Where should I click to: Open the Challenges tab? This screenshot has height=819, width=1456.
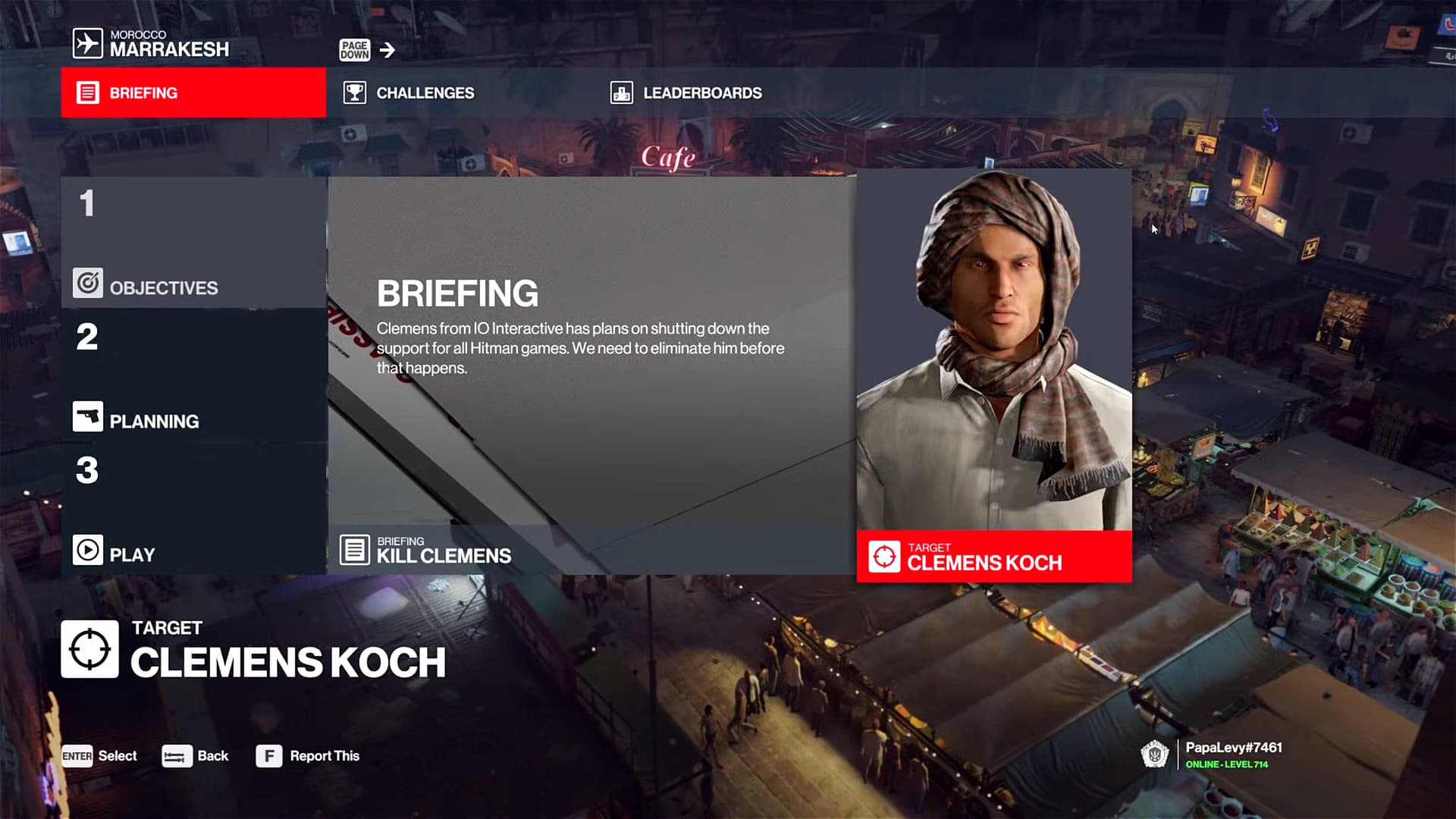pyautogui.click(x=424, y=93)
